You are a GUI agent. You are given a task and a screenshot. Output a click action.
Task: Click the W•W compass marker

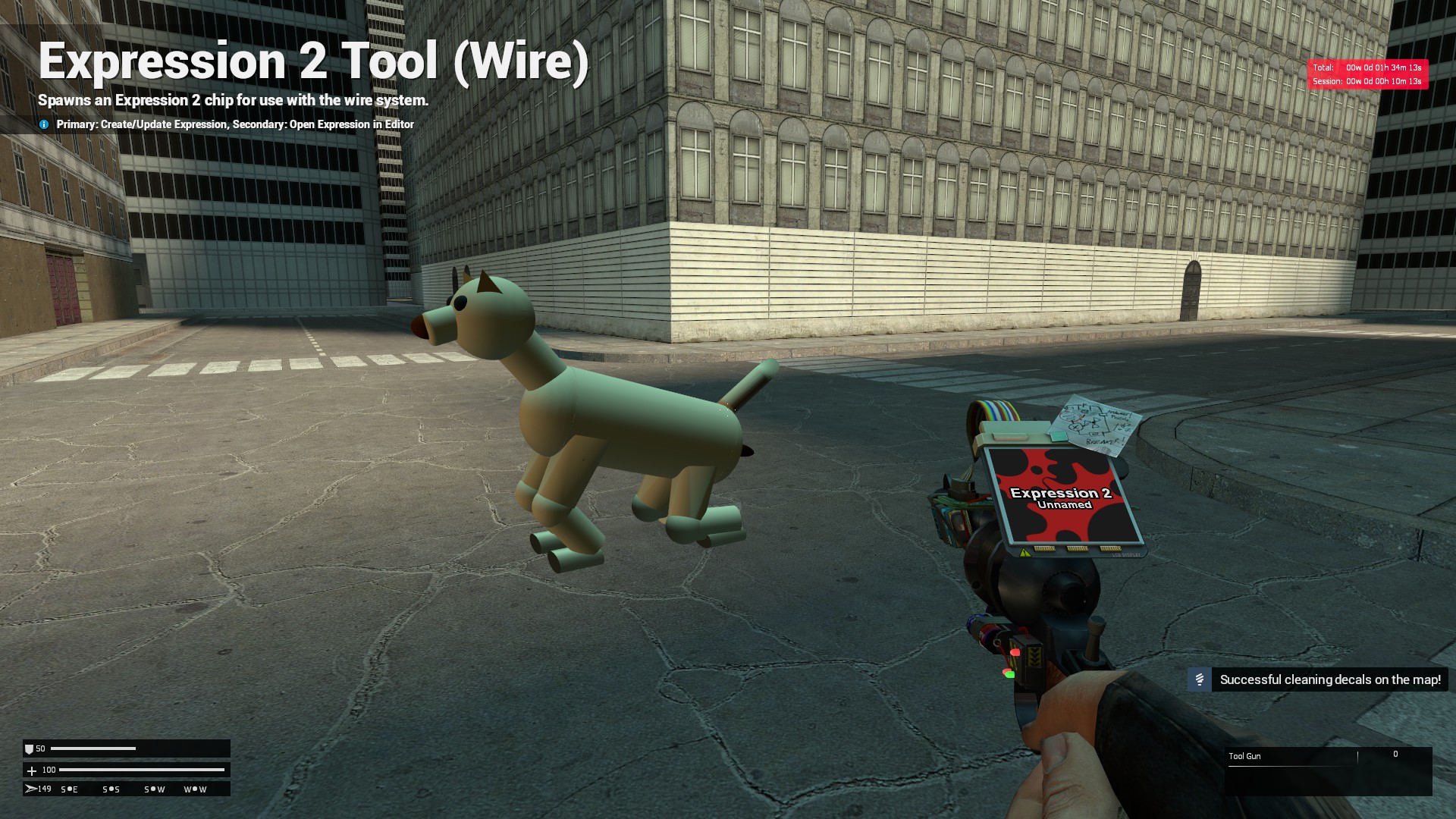point(194,789)
